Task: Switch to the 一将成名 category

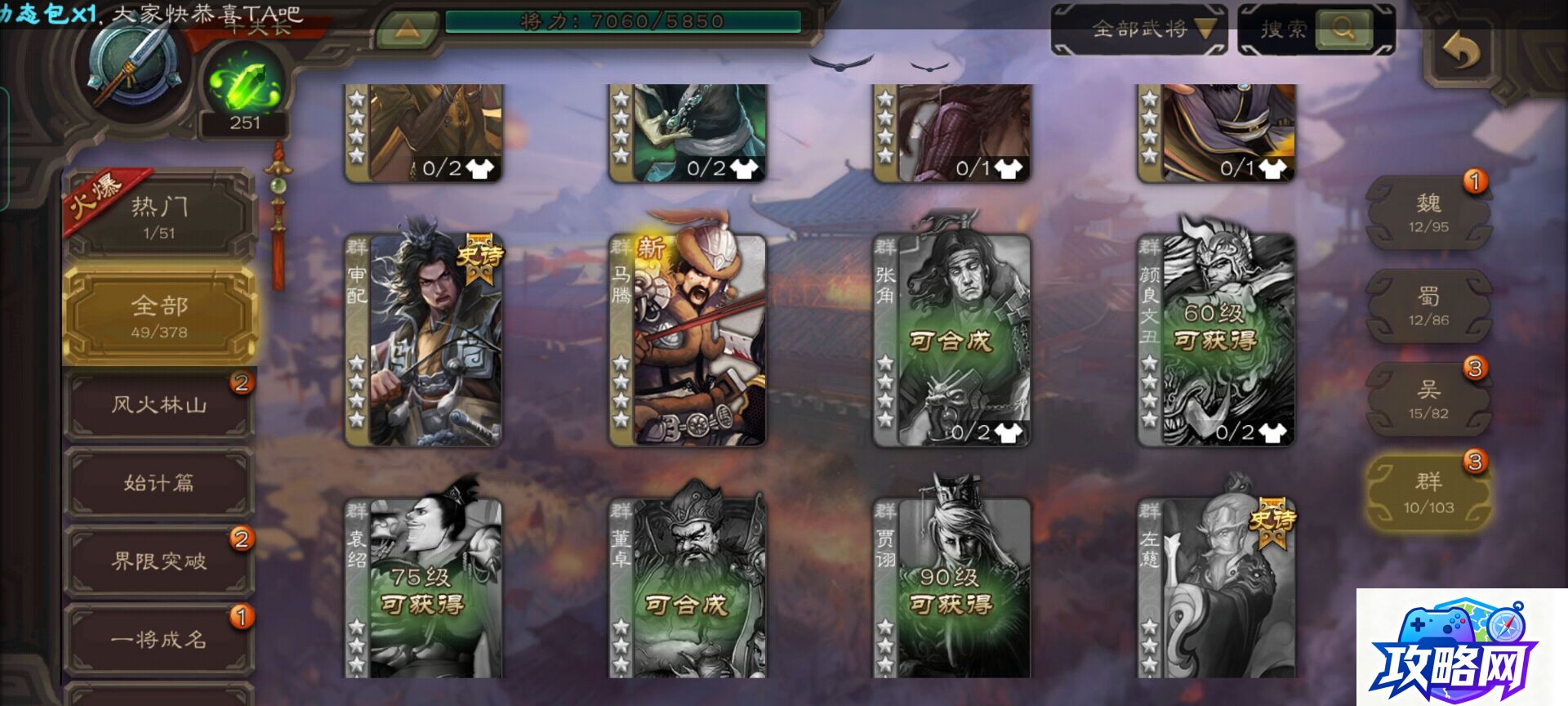Action: click(160, 639)
